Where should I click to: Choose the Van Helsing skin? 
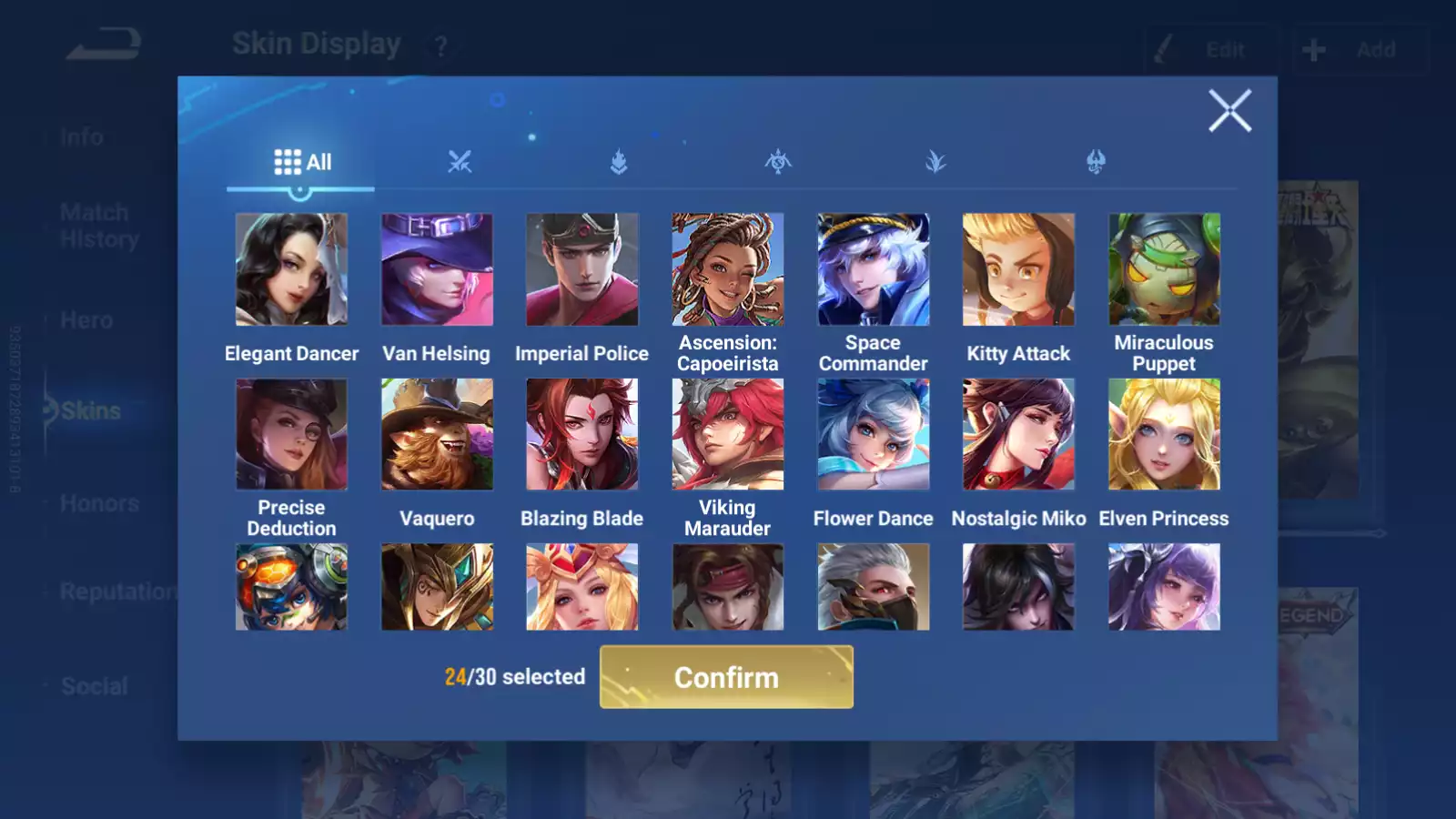[437, 269]
